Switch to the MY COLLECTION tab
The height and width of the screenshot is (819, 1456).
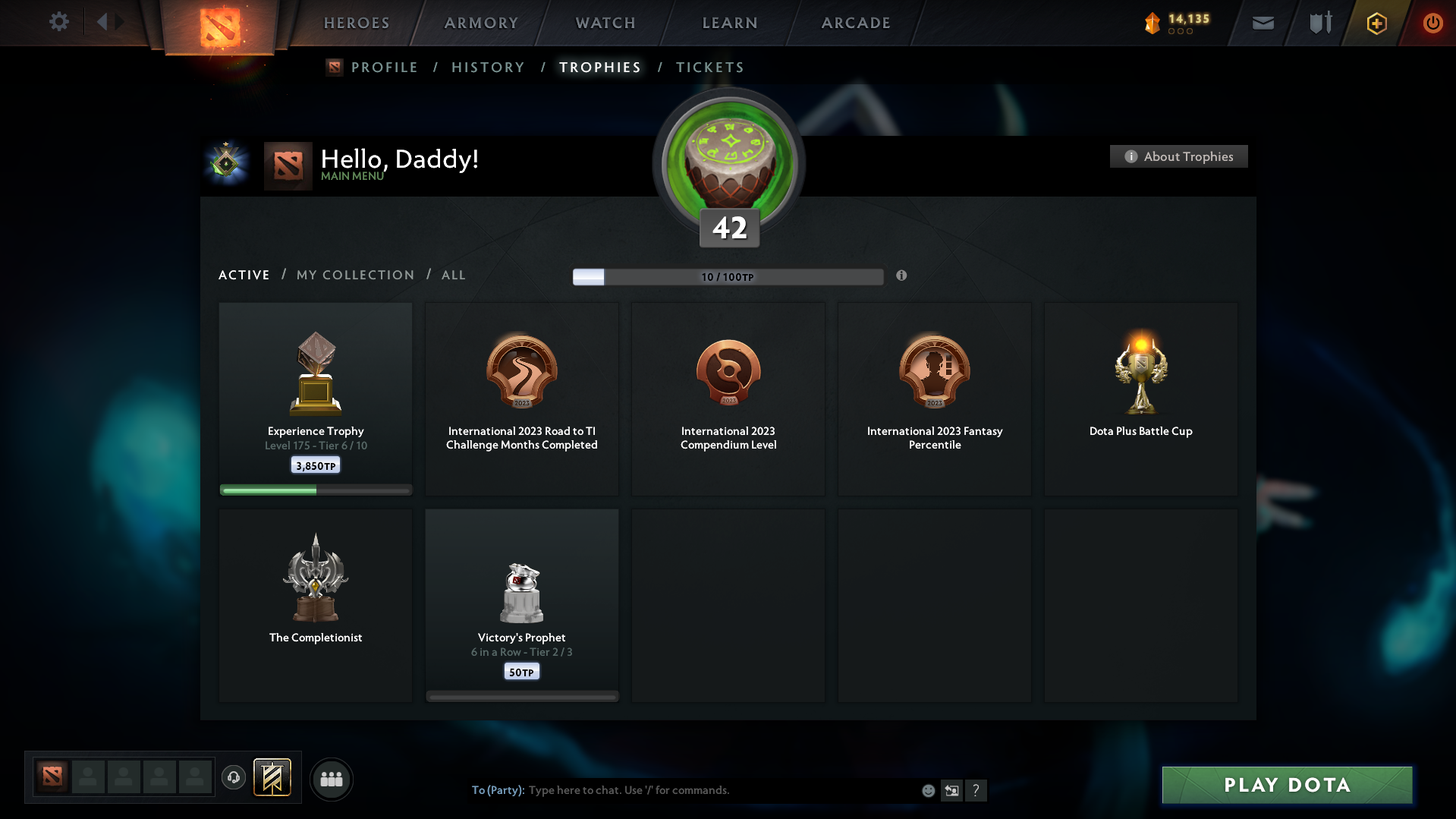[x=354, y=275]
